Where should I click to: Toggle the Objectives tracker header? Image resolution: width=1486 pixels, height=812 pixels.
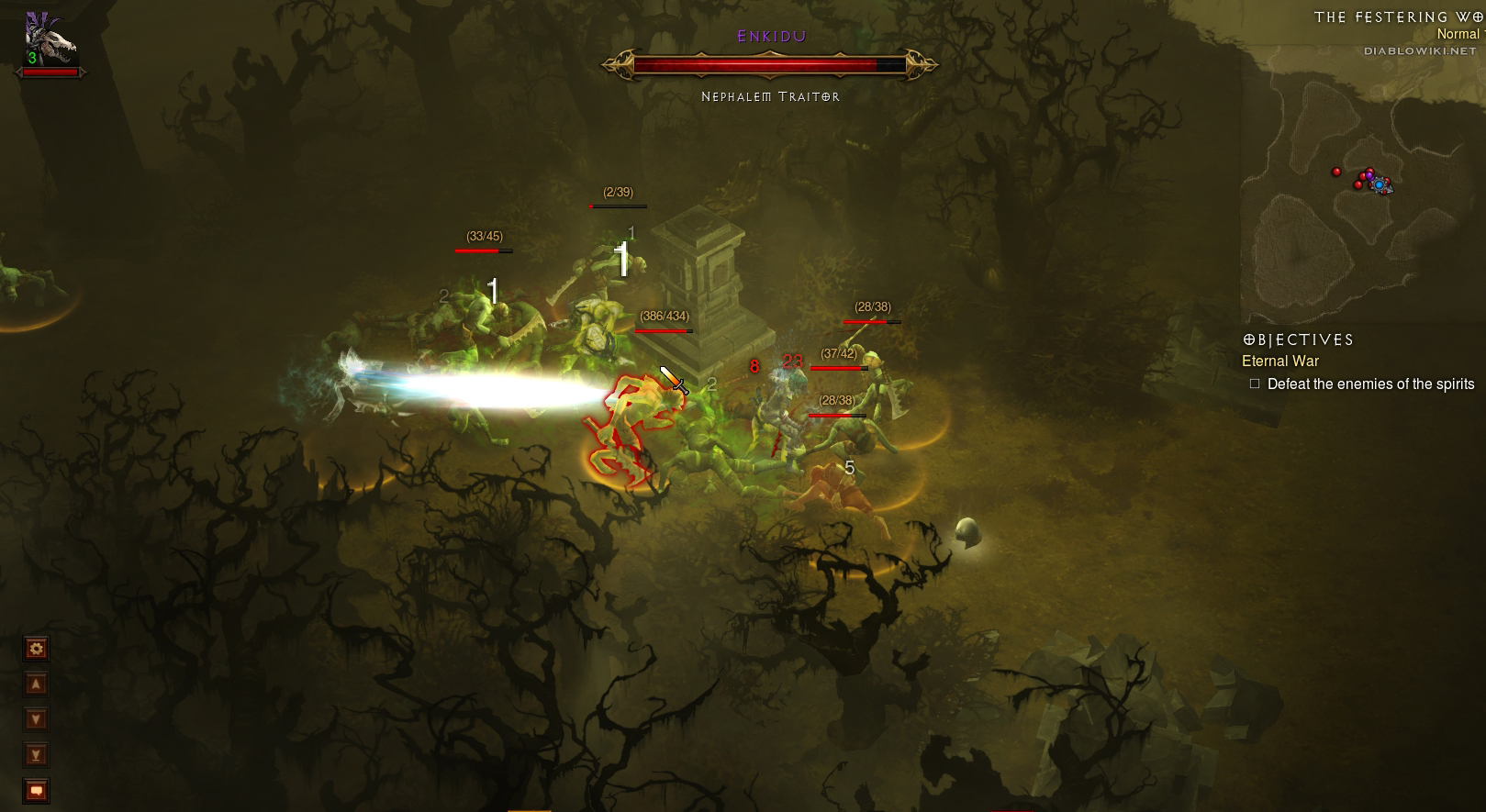point(1298,339)
